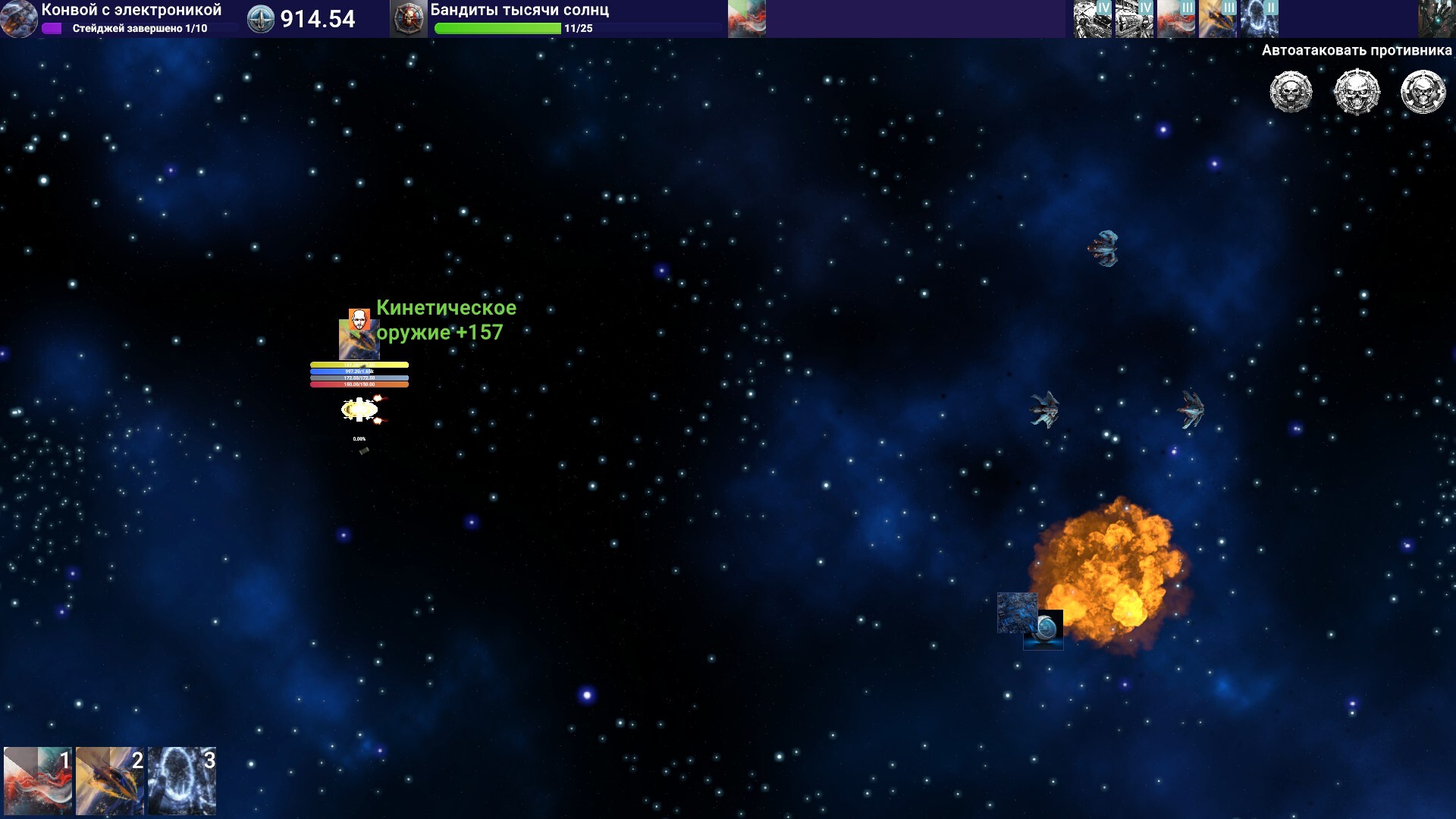Activate hotbar ability 1, the red nebula
This screenshot has height=819, width=1456.
point(38,780)
